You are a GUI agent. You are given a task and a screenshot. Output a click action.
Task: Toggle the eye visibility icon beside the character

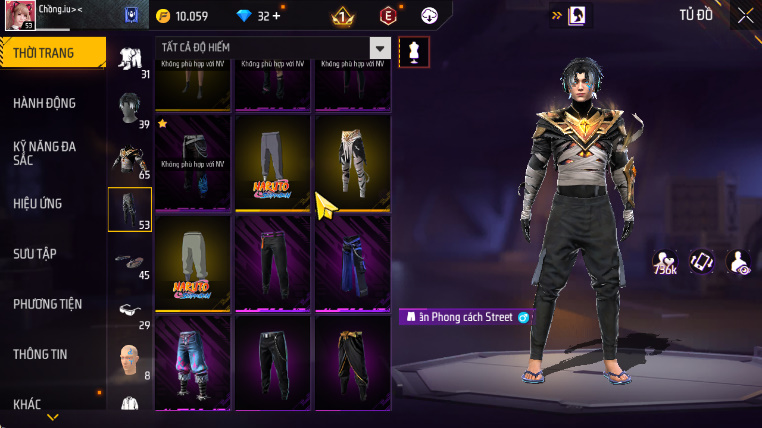(x=739, y=262)
